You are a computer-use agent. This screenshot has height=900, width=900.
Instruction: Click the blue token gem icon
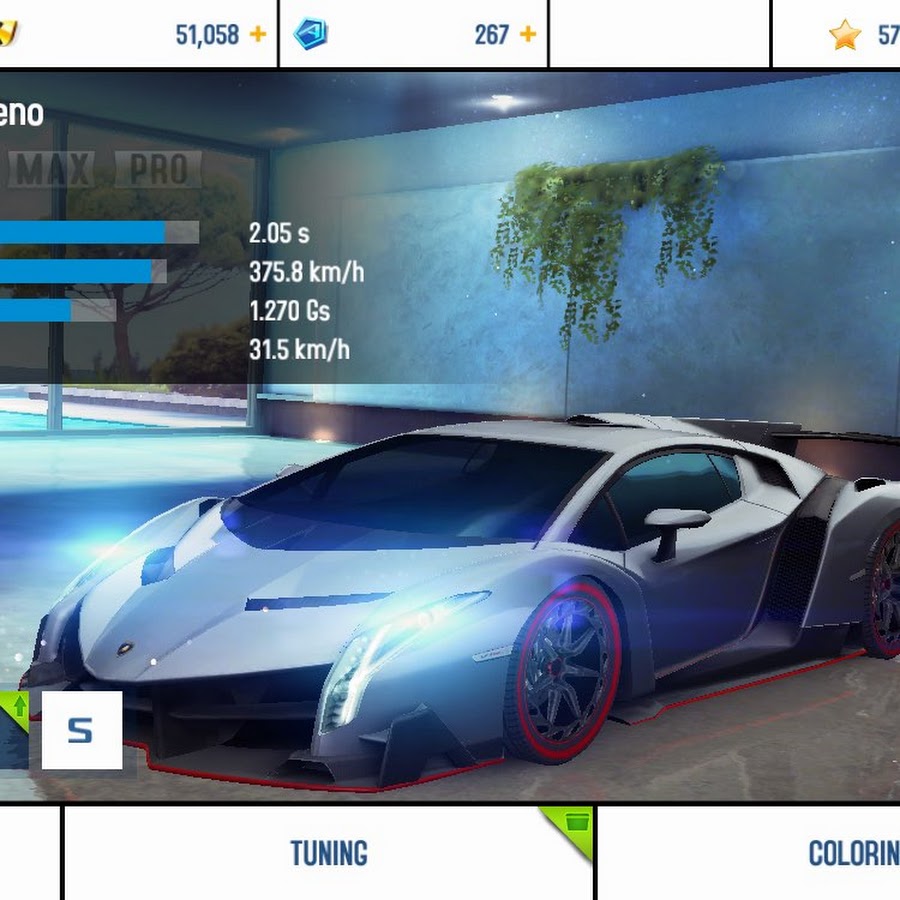pos(310,34)
